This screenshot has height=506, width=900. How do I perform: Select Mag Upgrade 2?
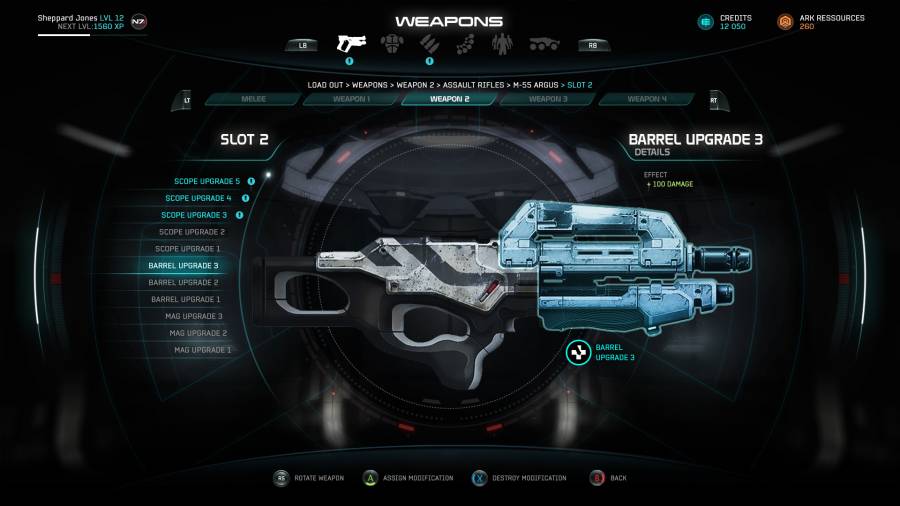click(198, 333)
